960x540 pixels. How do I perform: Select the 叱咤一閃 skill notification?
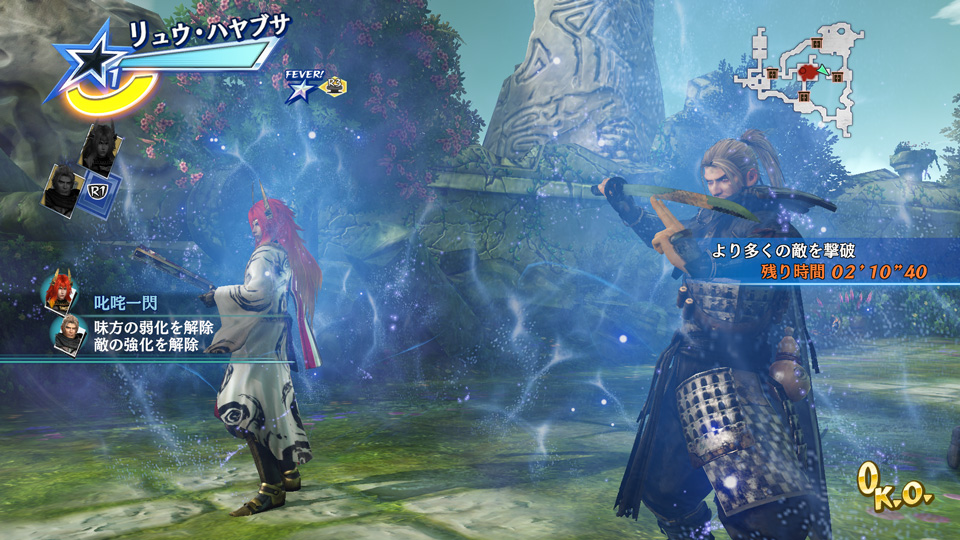pyautogui.click(x=125, y=302)
